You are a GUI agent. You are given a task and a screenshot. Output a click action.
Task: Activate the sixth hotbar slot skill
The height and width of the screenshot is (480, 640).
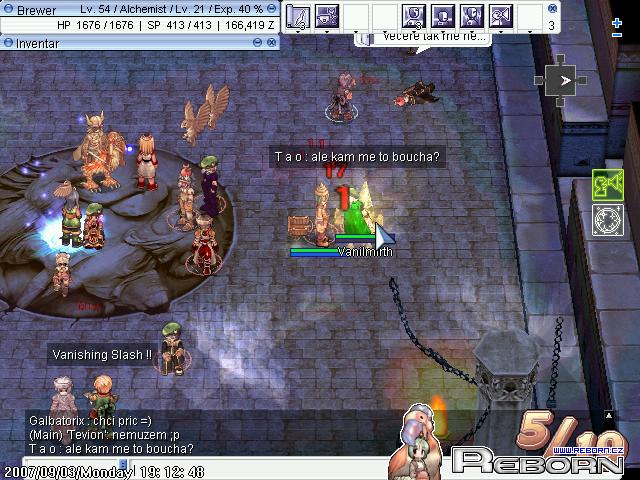click(x=443, y=16)
